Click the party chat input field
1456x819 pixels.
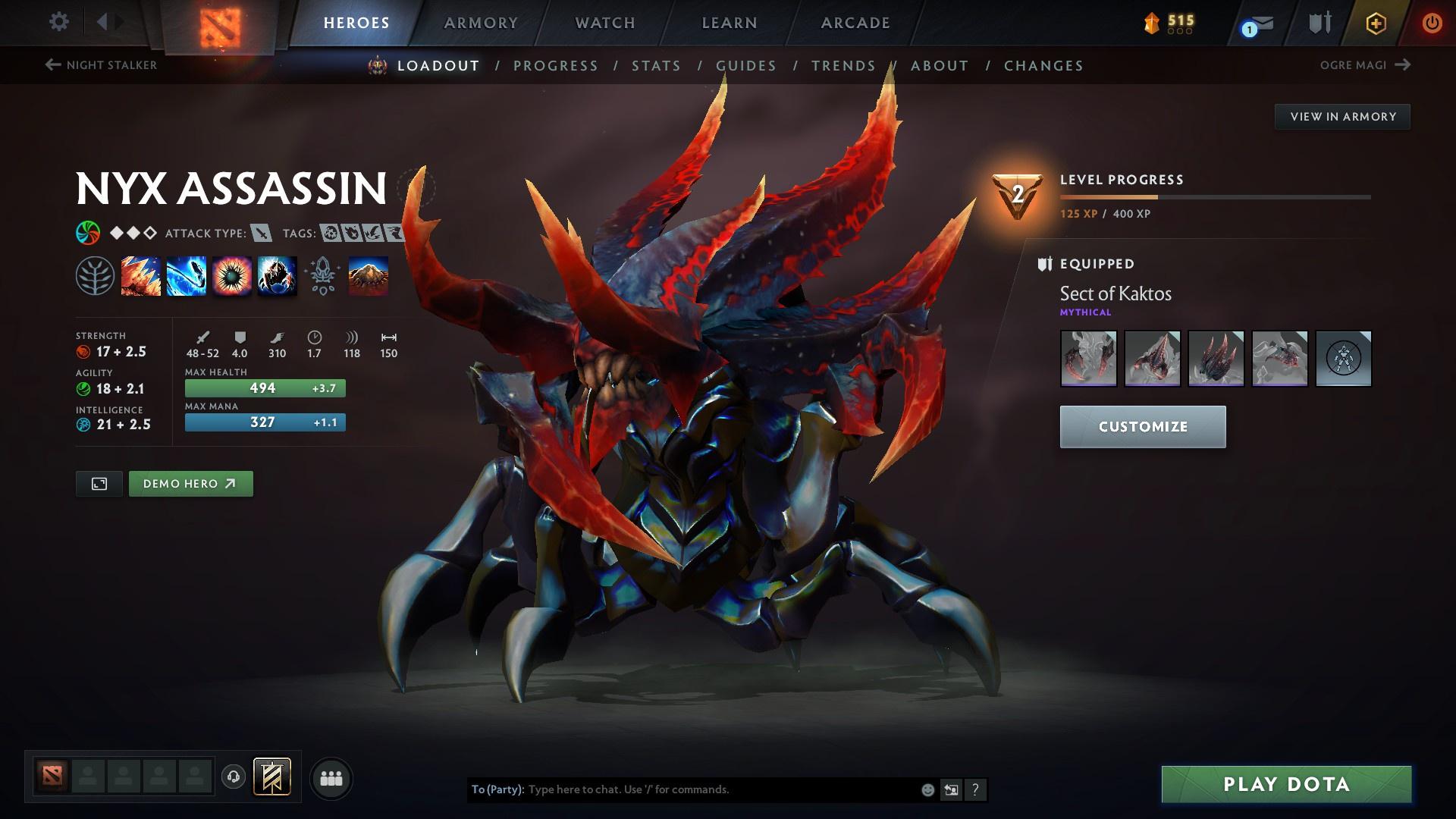pos(682,789)
